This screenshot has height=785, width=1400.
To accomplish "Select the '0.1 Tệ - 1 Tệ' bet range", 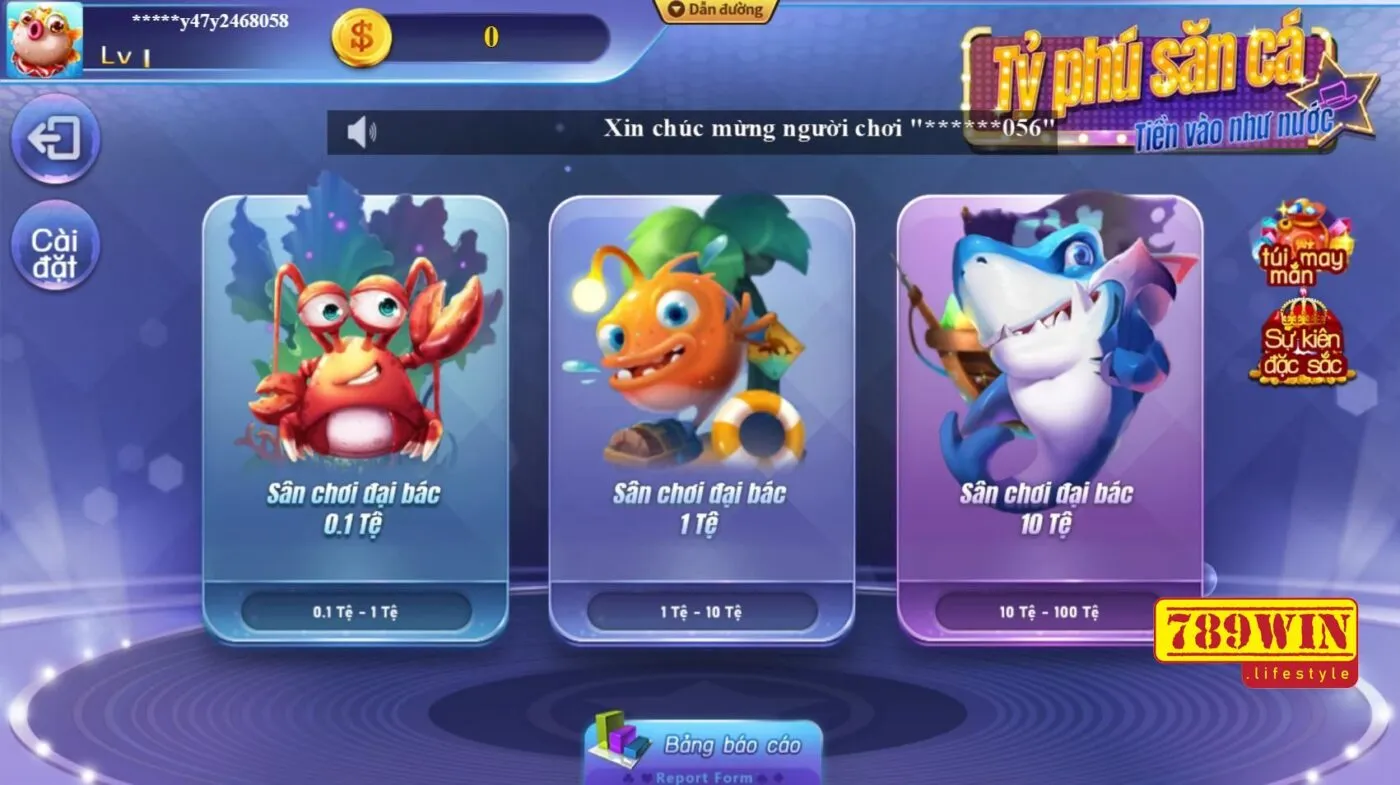I will coord(358,613).
